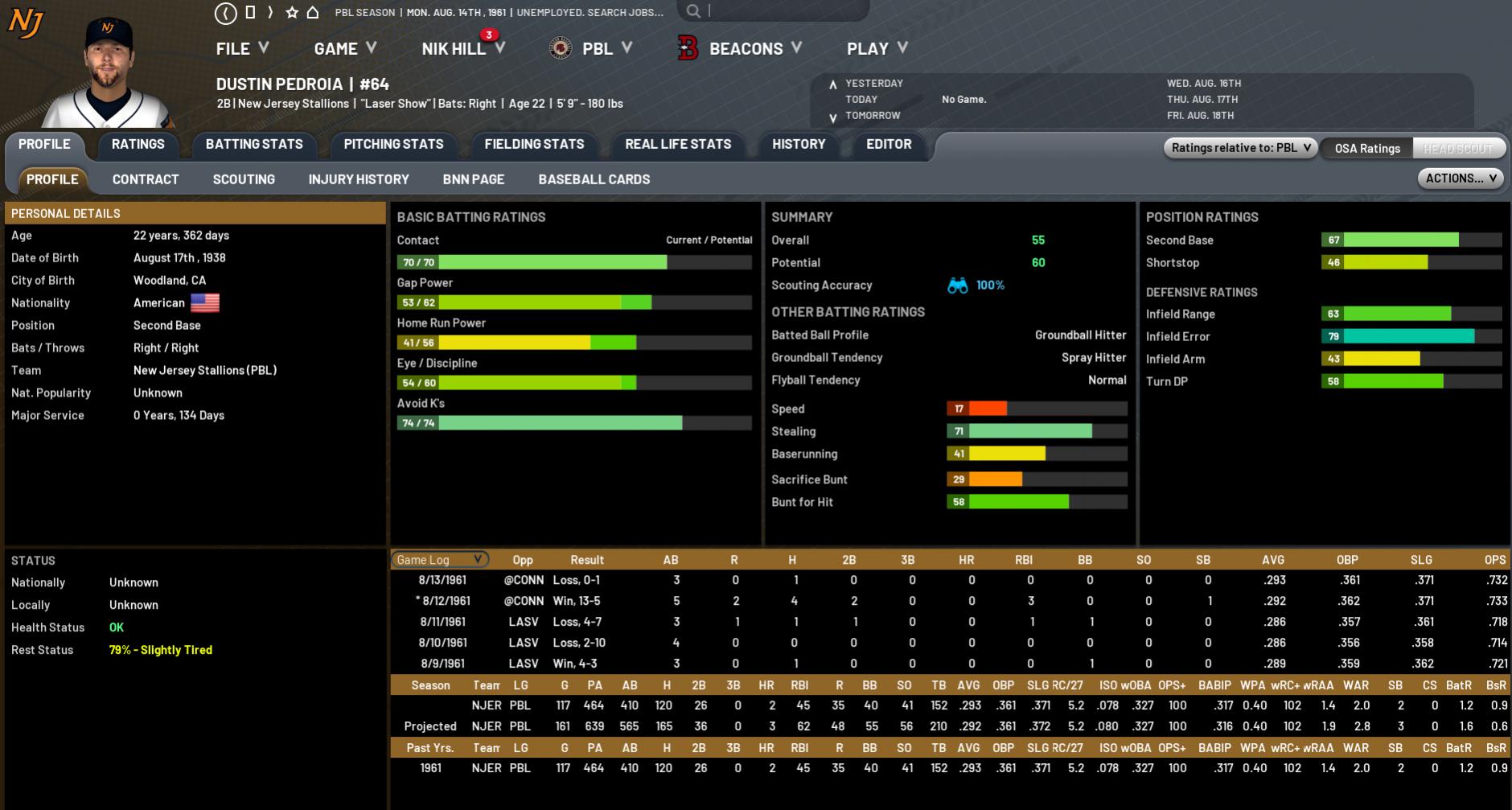Expand the Game Log dropdown selector
Viewport: 1512px width, 810px height.
coord(439,560)
